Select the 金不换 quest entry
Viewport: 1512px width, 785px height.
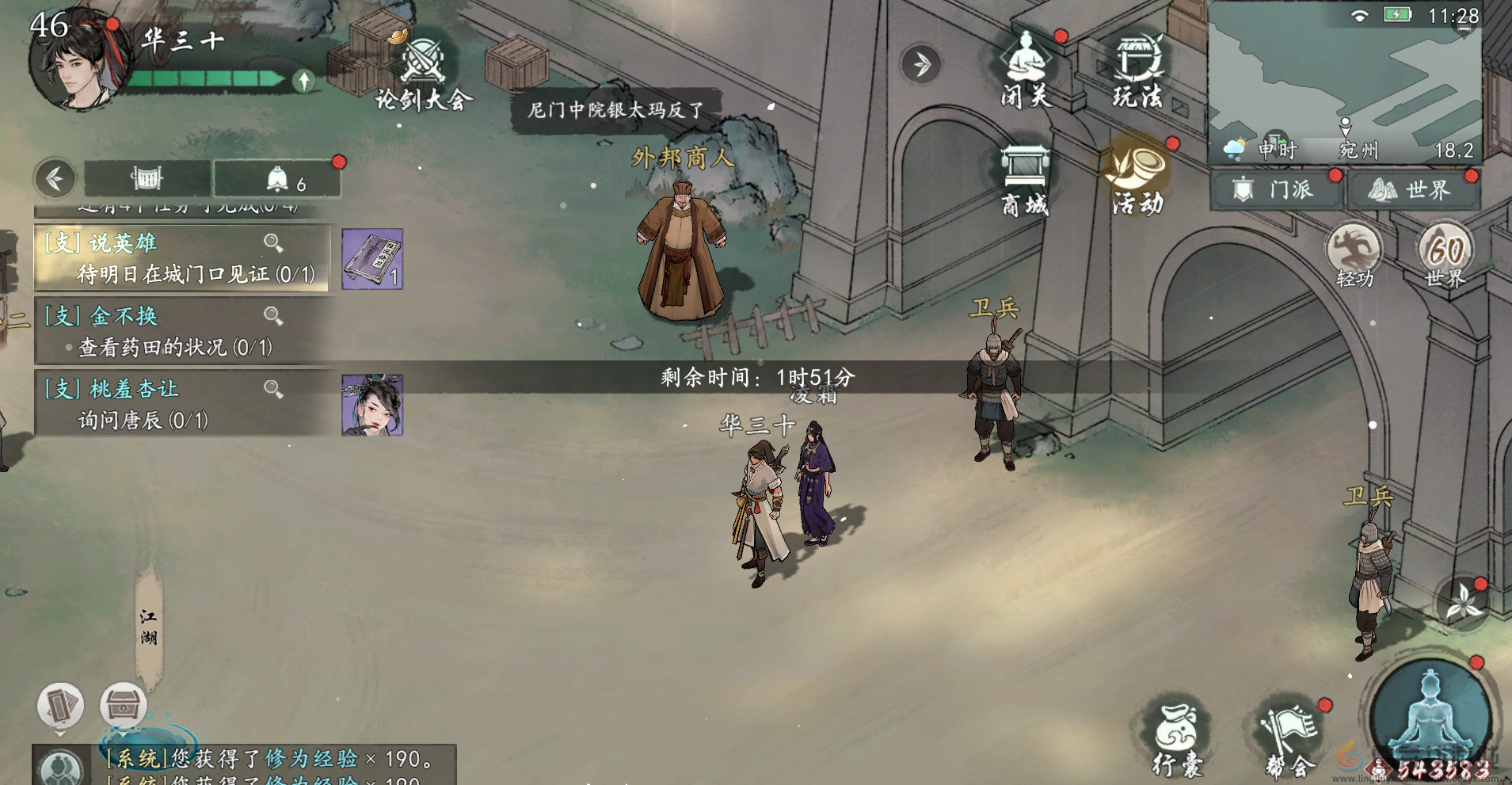[x=181, y=331]
